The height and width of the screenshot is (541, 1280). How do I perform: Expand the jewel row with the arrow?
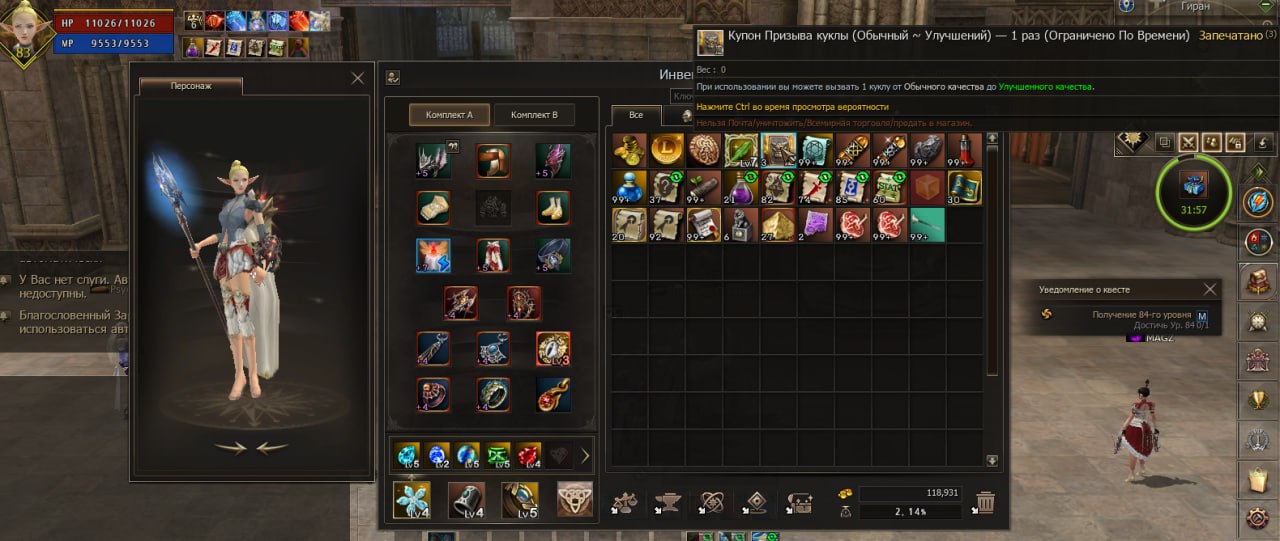tap(585, 455)
